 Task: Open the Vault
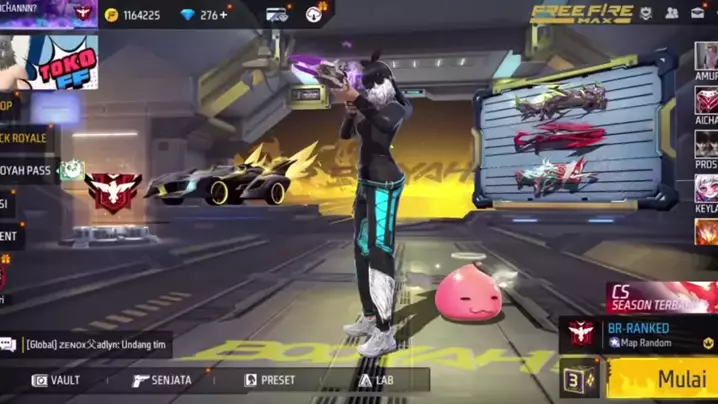[56, 380]
